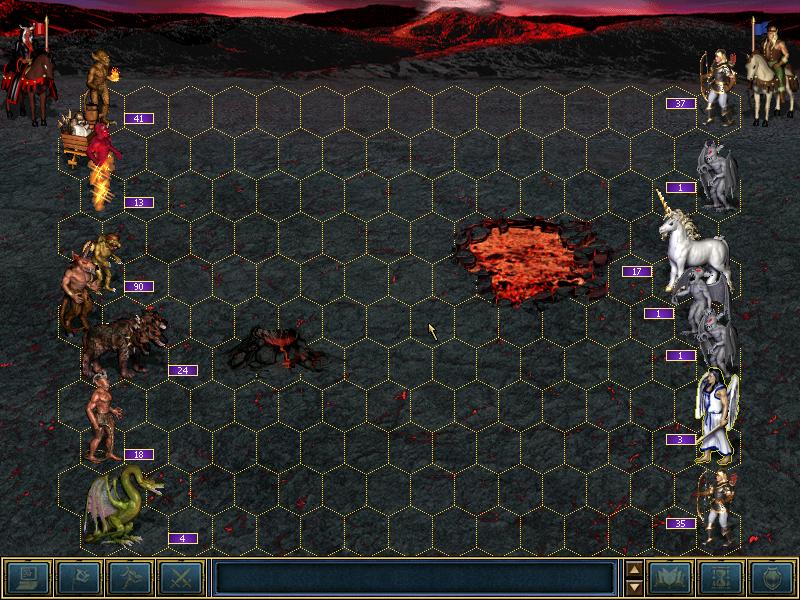
Task: Retreat from combat using the running figure button
Action: click(x=129, y=577)
